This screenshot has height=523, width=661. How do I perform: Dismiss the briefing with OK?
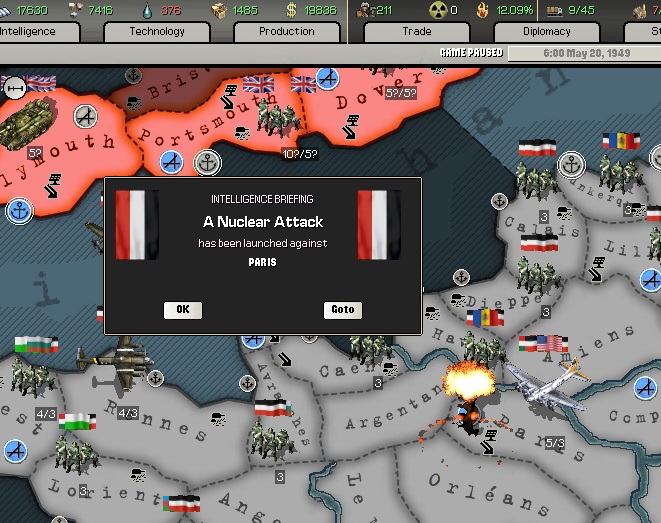(182, 310)
